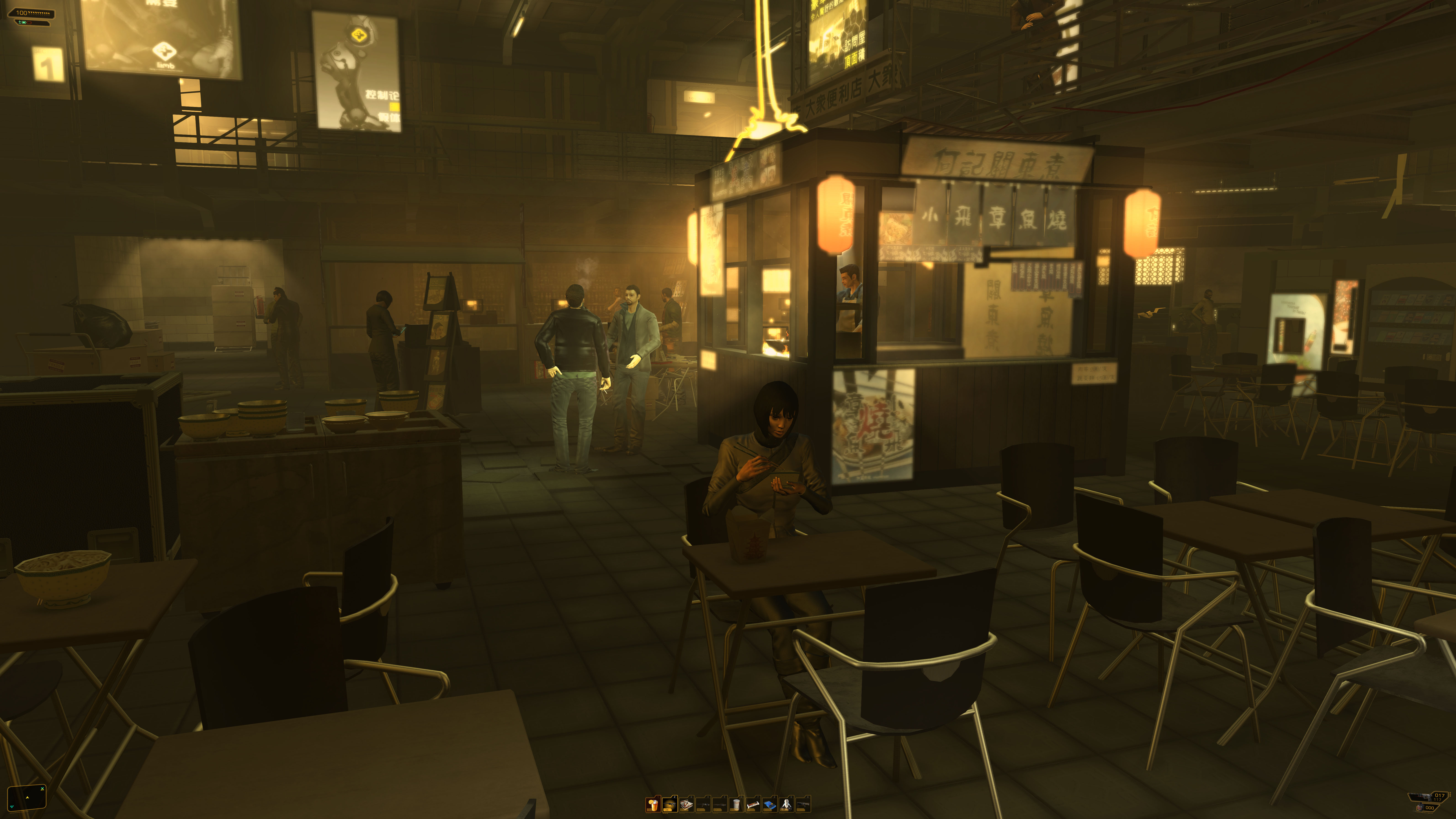The height and width of the screenshot is (819, 1456).
Task: Equip the shotgun in hotbar slot 0
Action: (x=803, y=804)
